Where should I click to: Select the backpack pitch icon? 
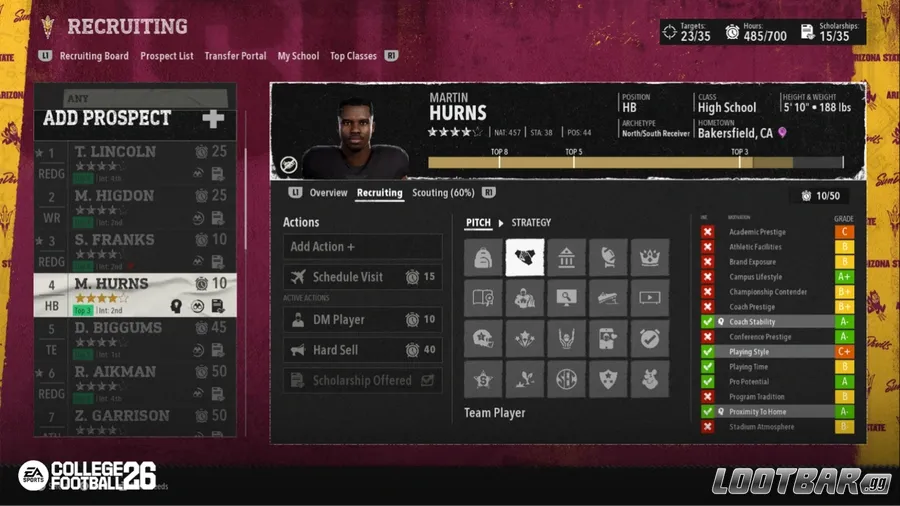click(483, 258)
